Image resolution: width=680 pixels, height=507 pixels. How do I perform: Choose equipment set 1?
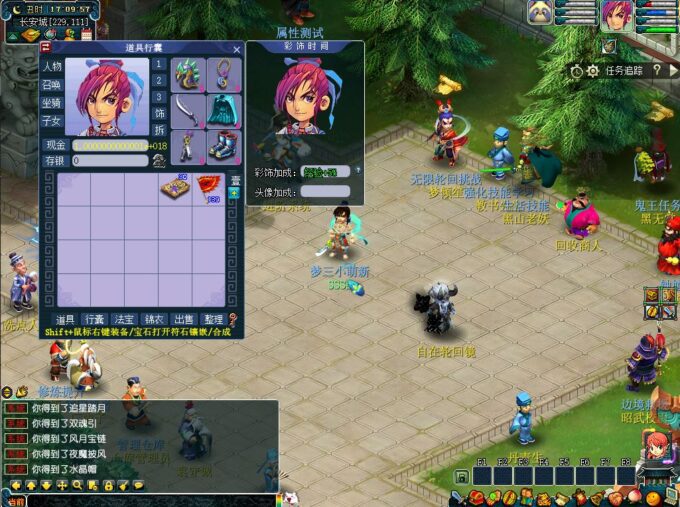pyautogui.click(x=159, y=65)
